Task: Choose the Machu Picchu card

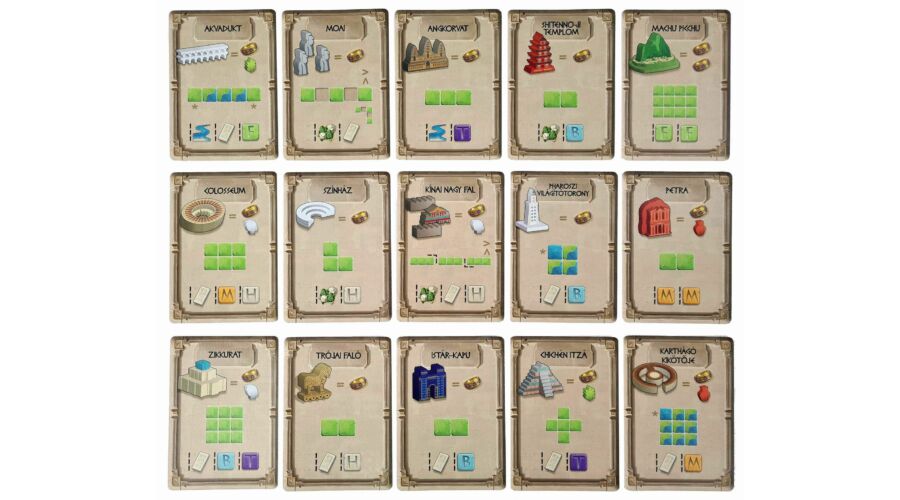Action: coord(676,85)
